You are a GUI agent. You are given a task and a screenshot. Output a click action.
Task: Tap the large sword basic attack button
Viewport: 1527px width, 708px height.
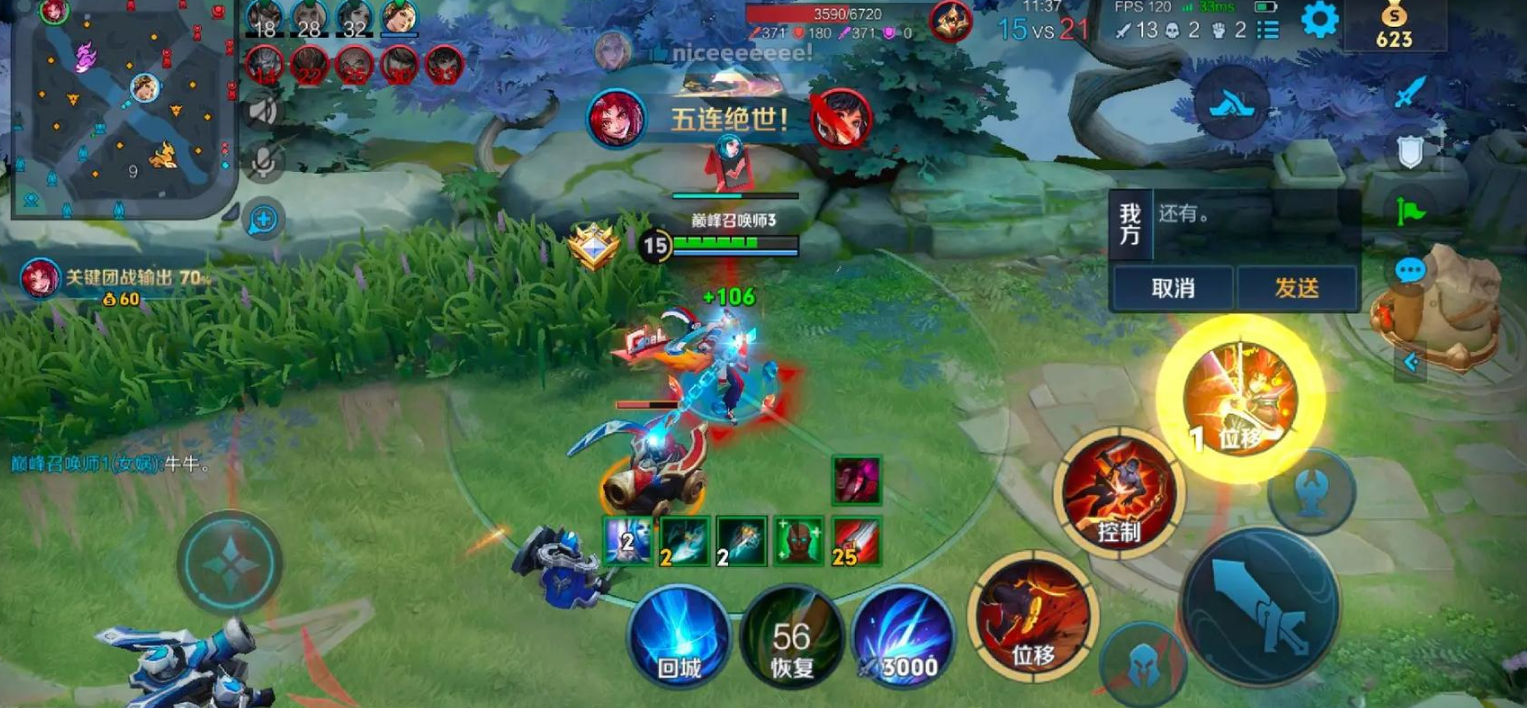coord(1260,607)
